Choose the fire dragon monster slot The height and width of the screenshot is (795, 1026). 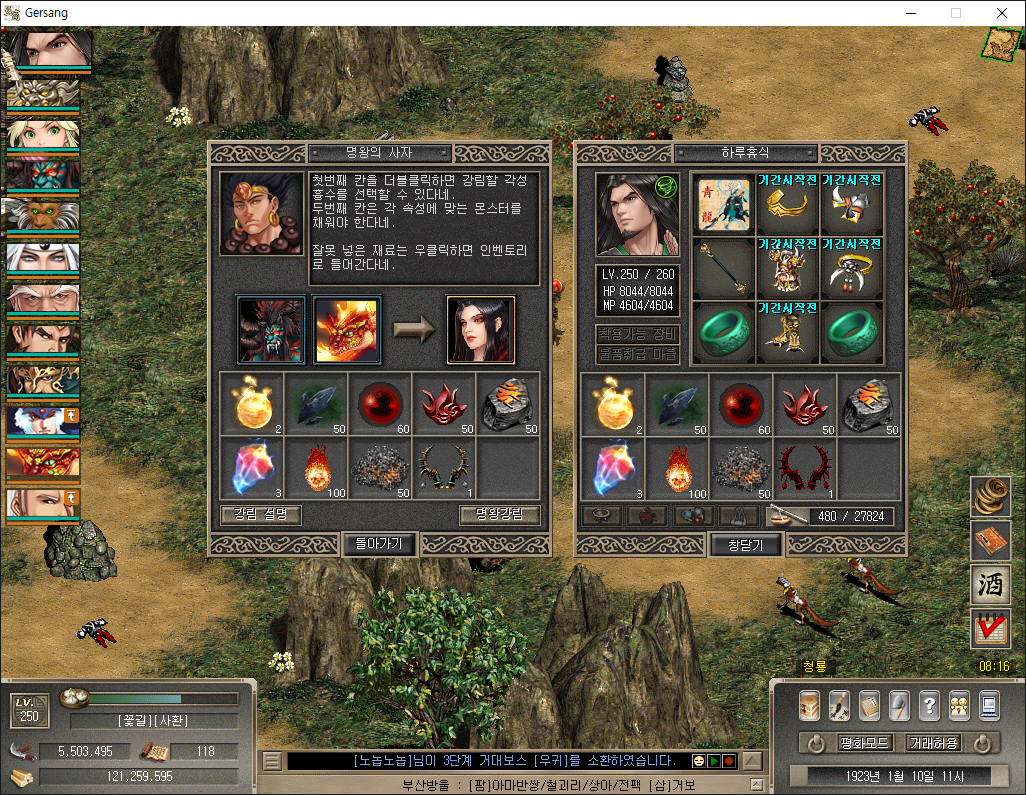346,329
